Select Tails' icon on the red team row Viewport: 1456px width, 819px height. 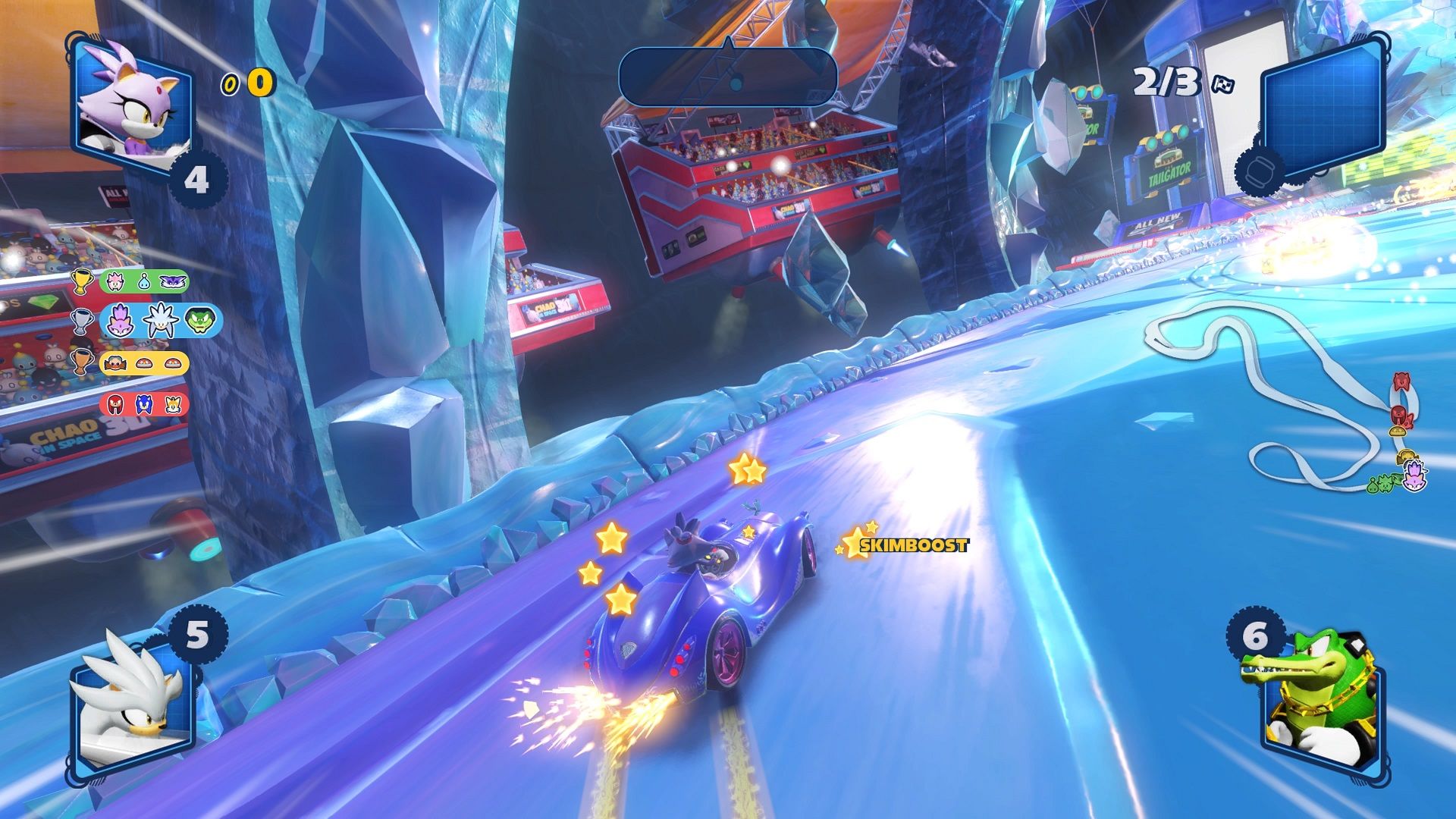pyautogui.click(x=174, y=405)
